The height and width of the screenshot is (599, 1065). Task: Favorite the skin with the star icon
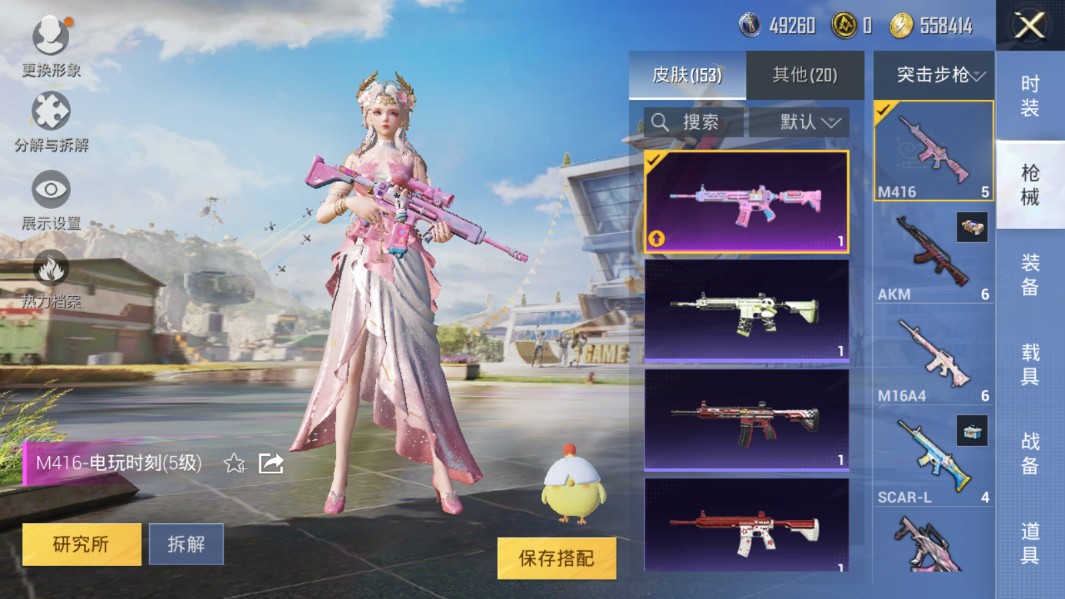234,463
